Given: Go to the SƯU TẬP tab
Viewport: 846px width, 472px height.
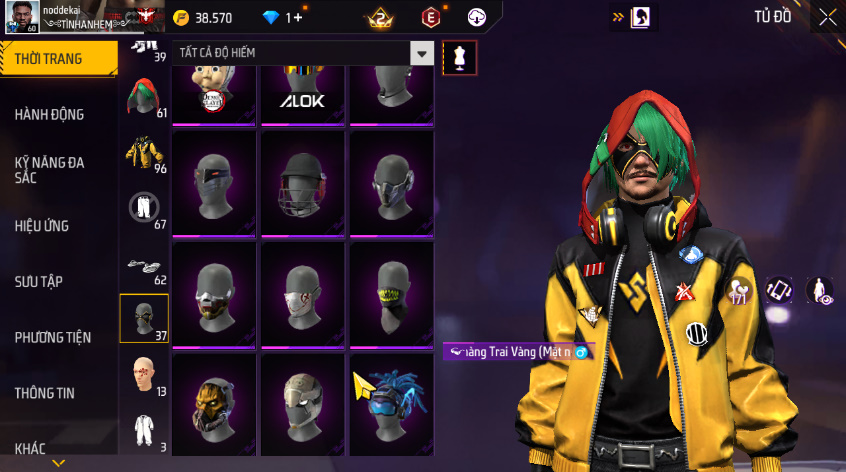Looking at the screenshot, I should [39, 282].
